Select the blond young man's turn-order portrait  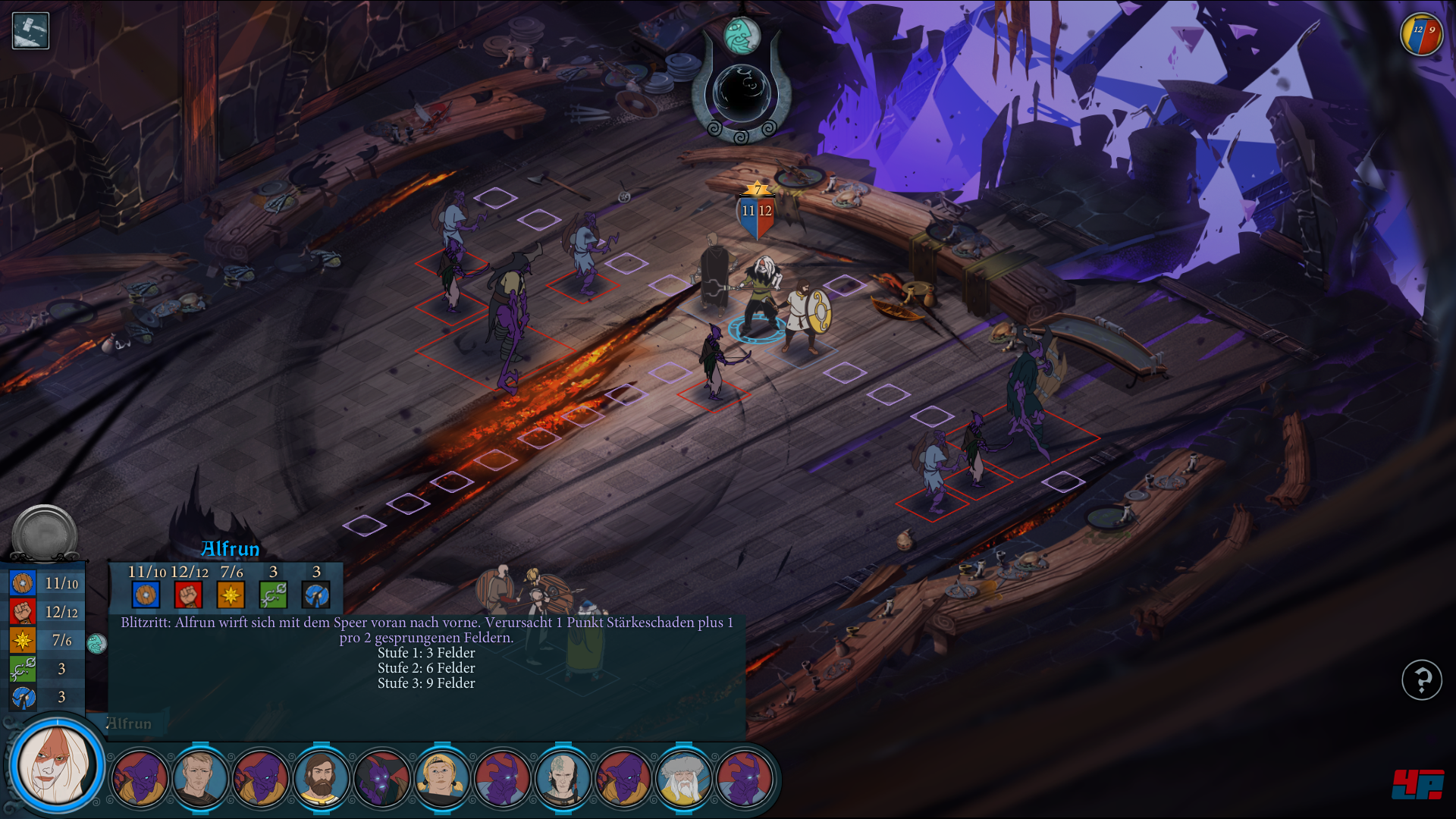coord(200,778)
